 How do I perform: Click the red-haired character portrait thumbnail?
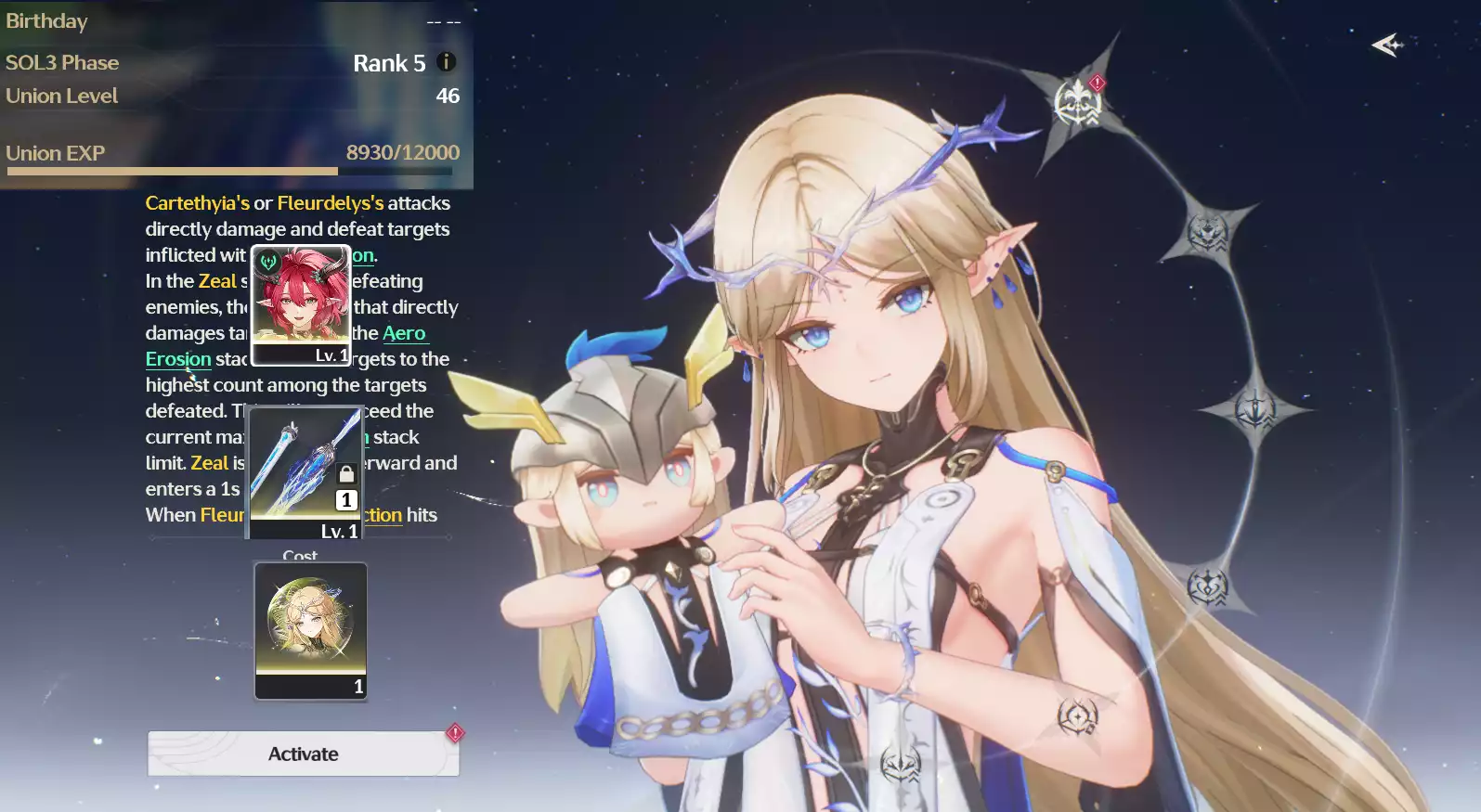(300, 304)
